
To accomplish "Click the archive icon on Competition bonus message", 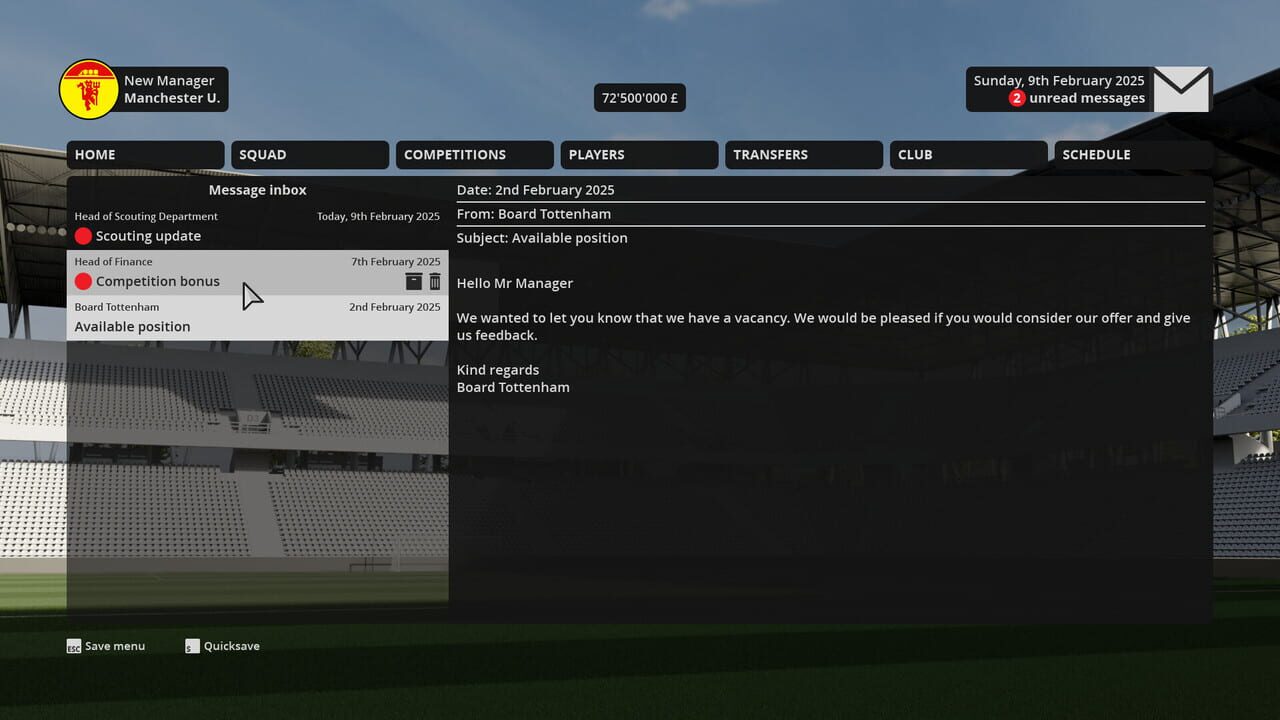I will point(413,281).
